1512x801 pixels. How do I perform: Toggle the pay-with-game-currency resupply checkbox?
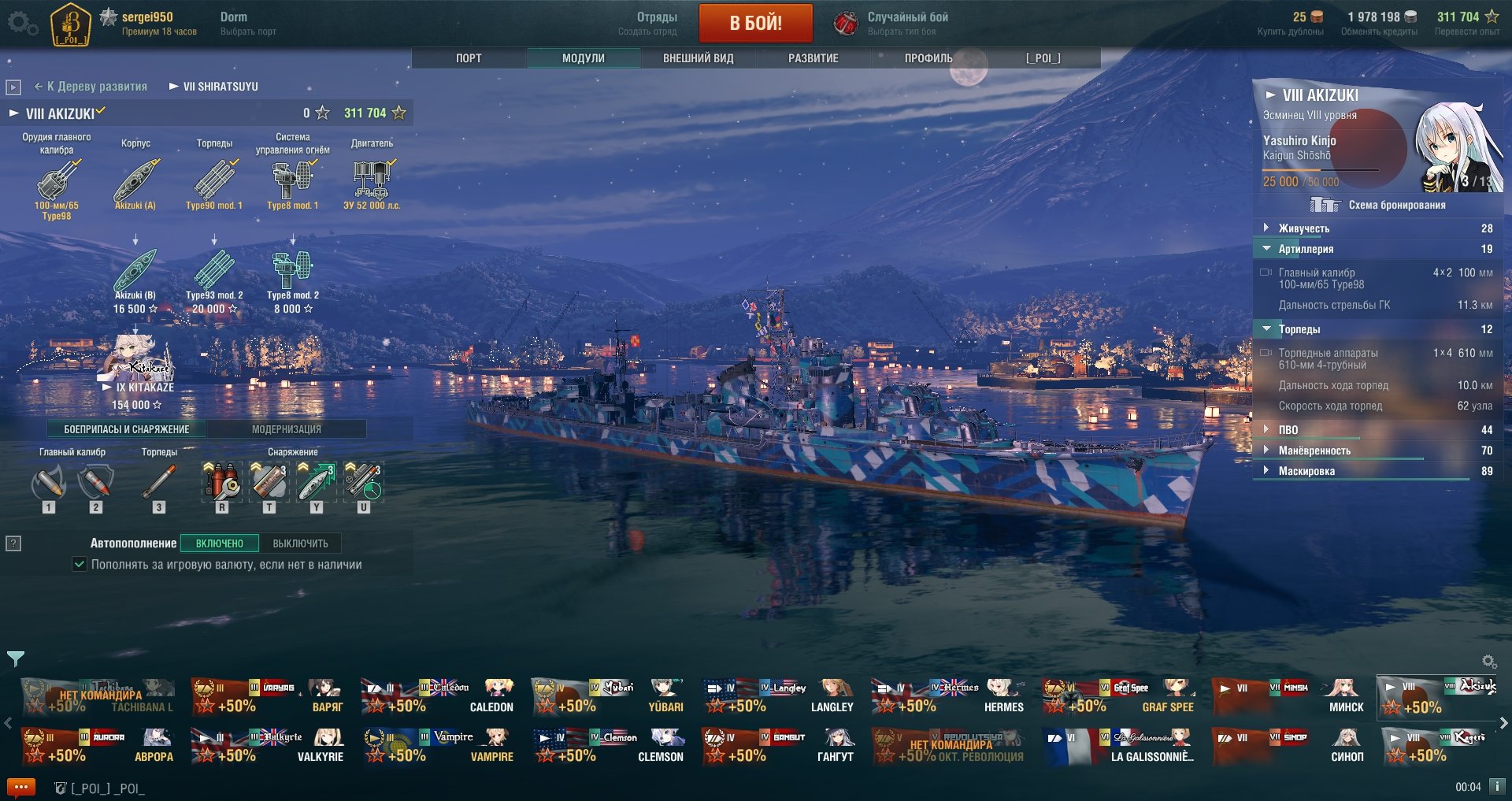coord(80,565)
